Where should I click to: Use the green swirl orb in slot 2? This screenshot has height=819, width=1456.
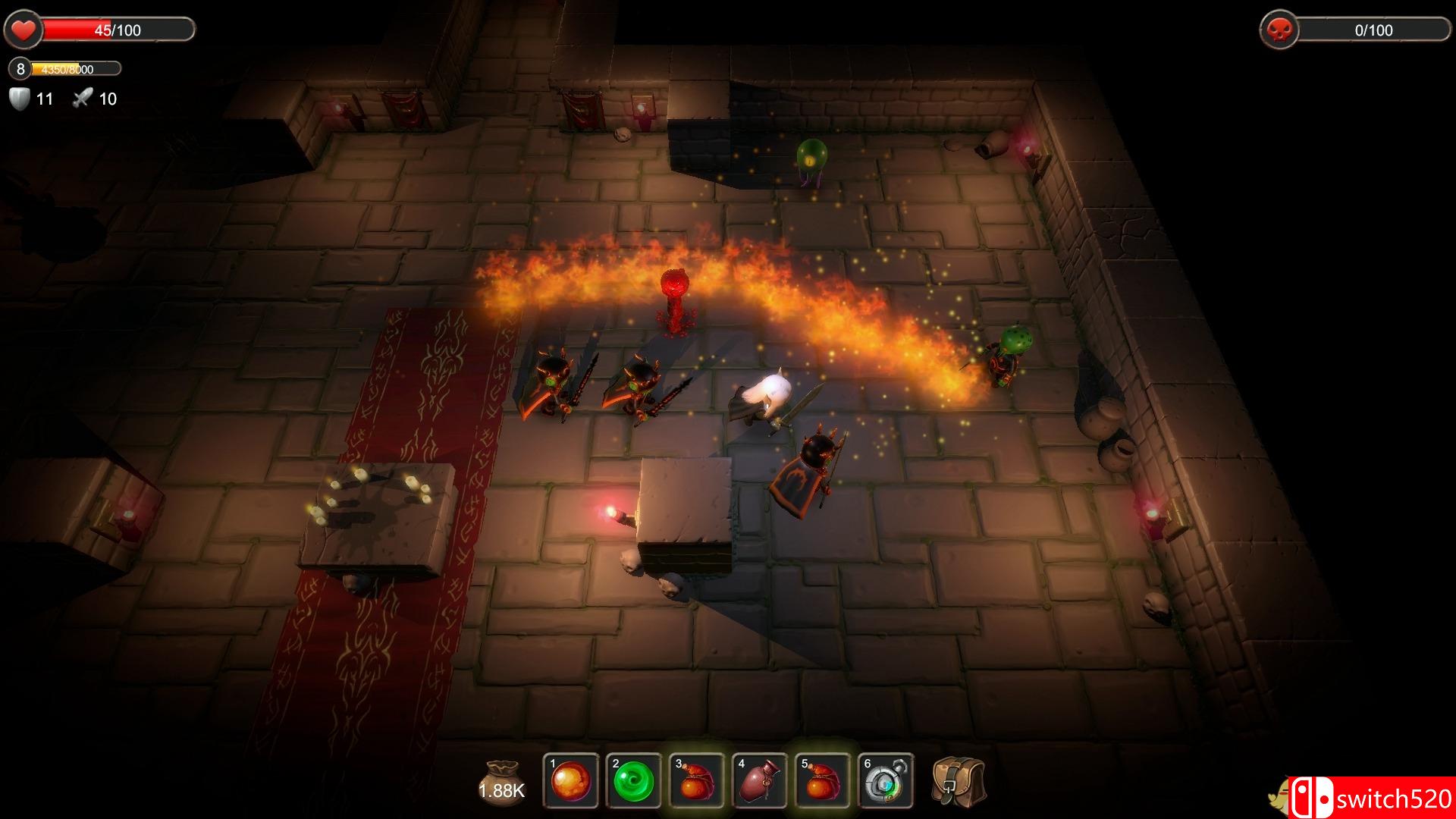pos(634,781)
